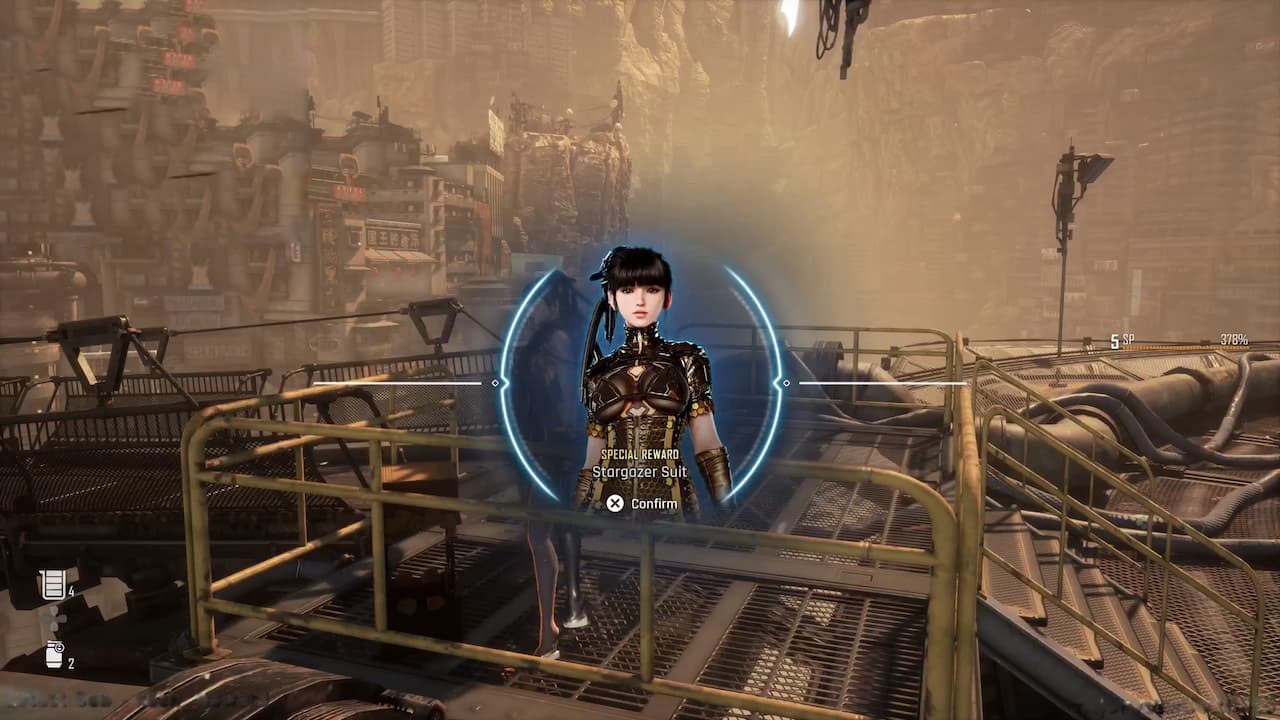Click the D-pad indicator between consumable slots
Image resolution: width=1280 pixels, height=720 pixels.
54,619
